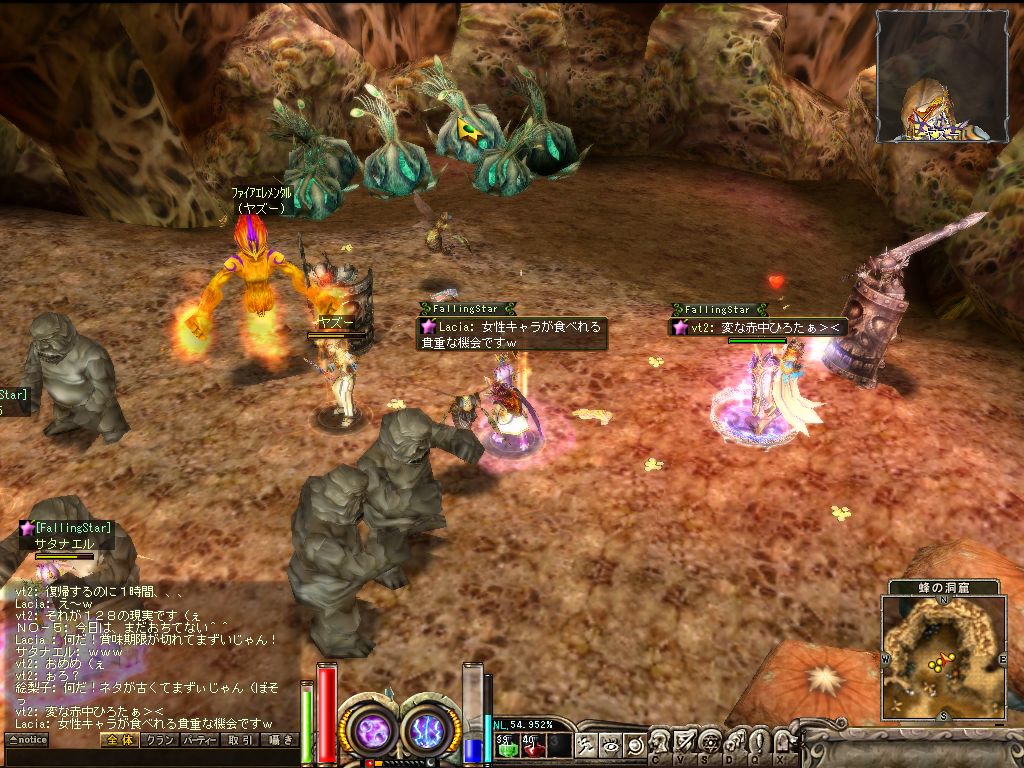Click the target portrait in the corner
Screen dimensions: 1024x768
tap(943, 76)
